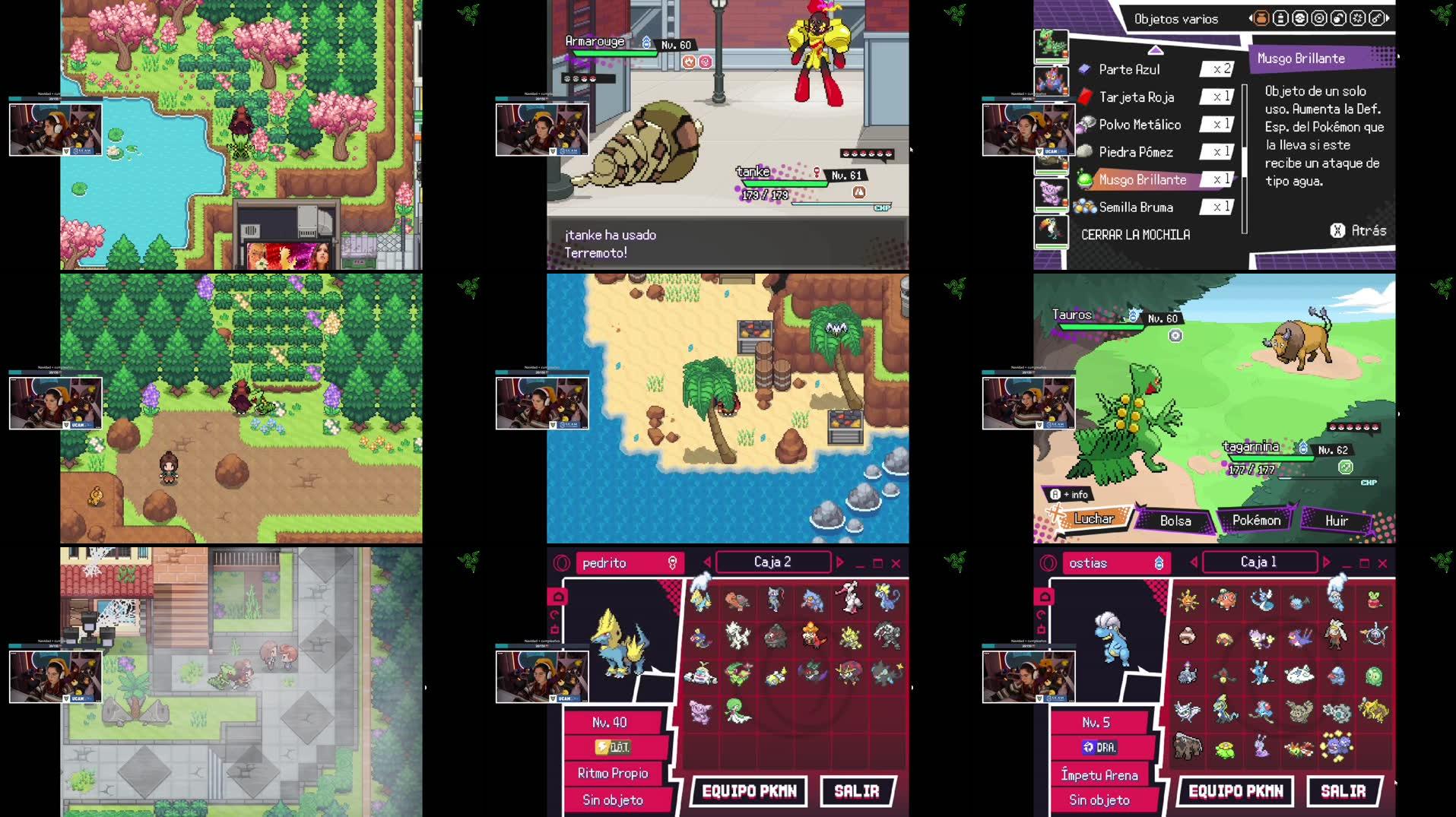Click the disc-shaped TM pocket icon

(x=1319, y=18)
